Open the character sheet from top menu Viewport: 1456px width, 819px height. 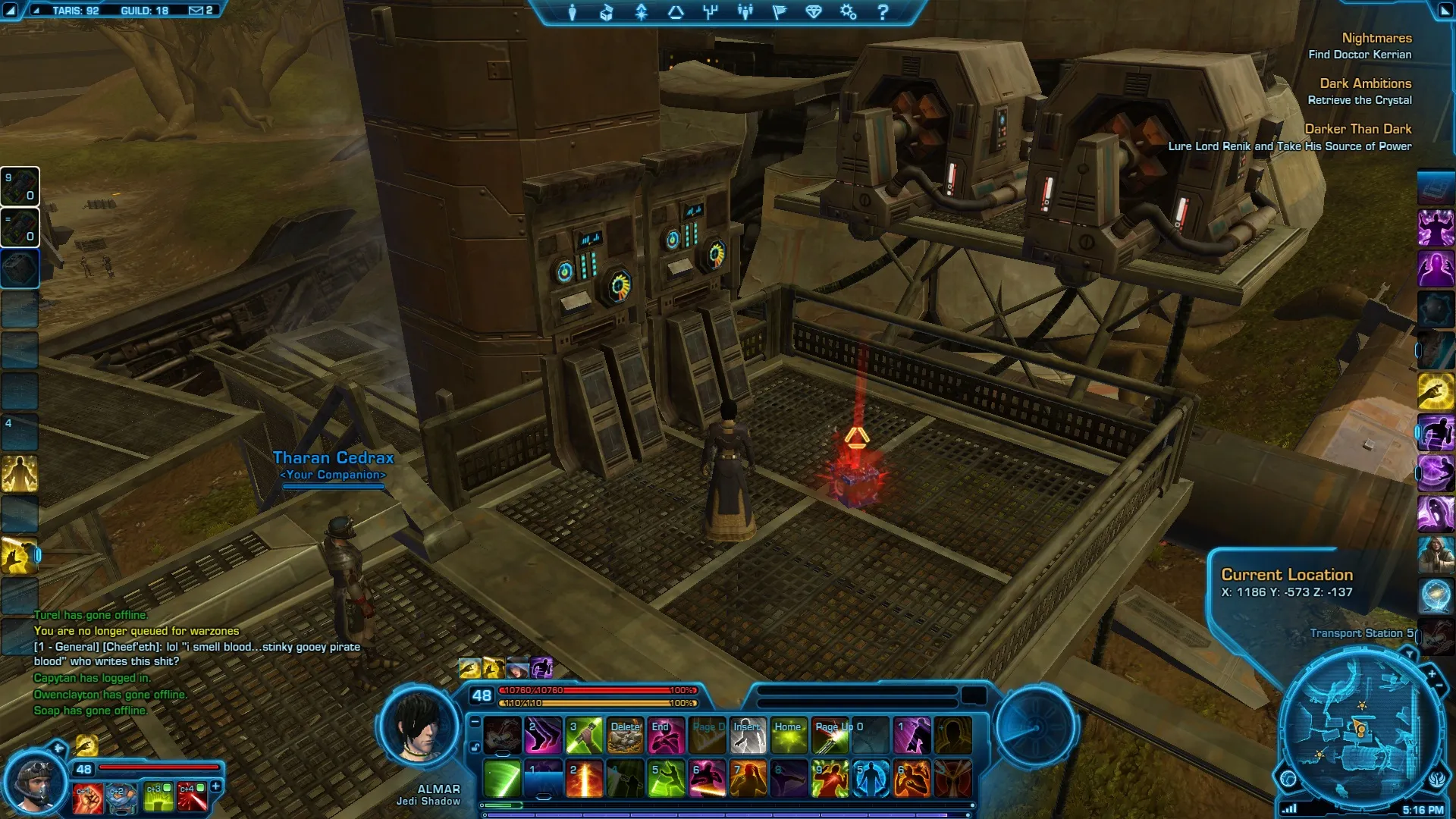point(573,12)
